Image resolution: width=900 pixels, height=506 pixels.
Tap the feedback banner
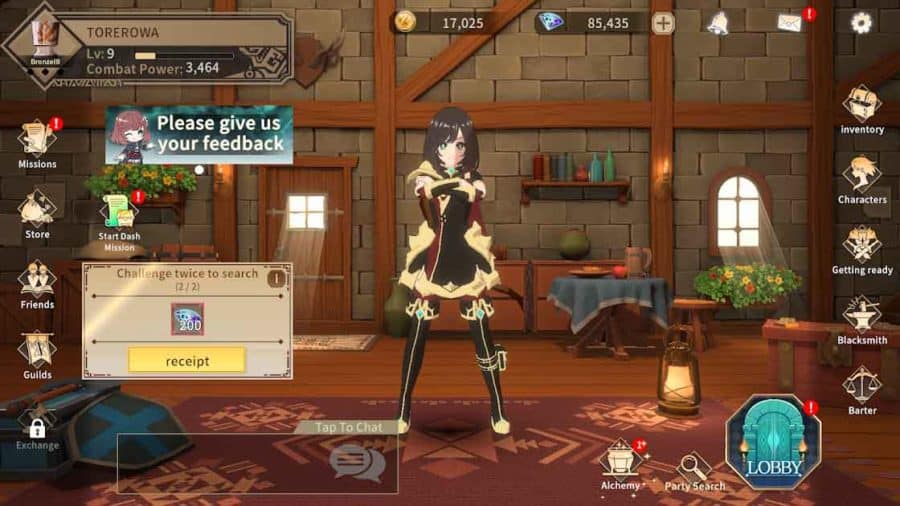199,134
